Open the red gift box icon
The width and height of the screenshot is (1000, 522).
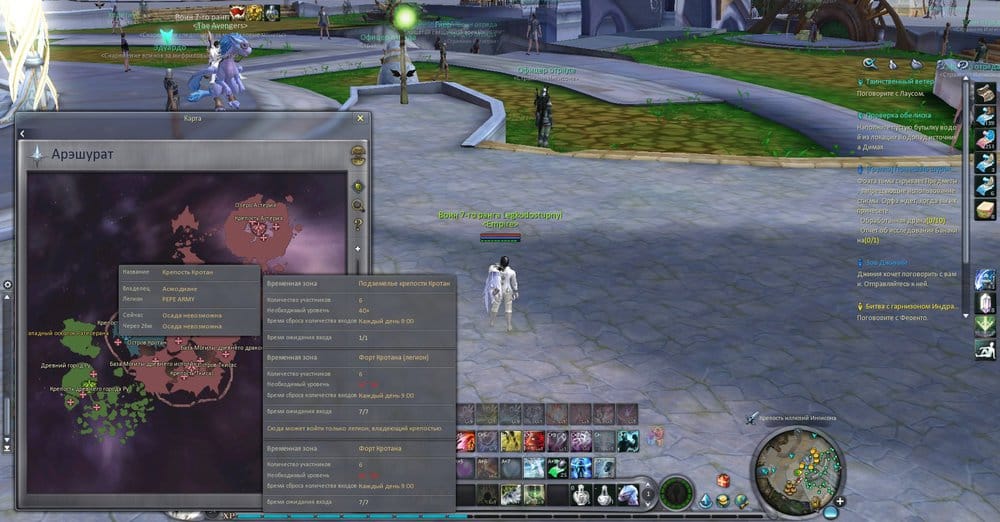pos(723,481)
